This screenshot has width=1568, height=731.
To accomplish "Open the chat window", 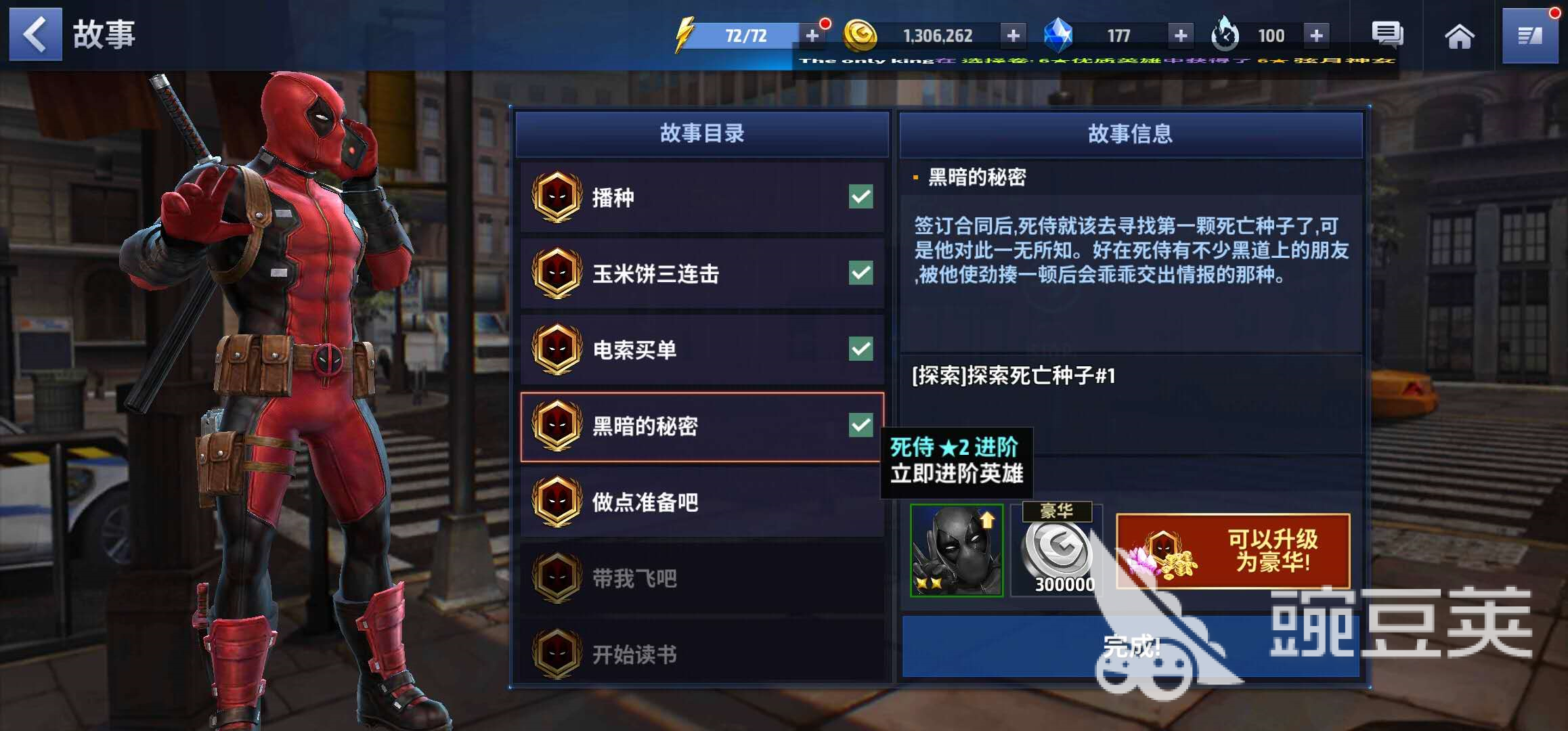I will [1387, 35].
